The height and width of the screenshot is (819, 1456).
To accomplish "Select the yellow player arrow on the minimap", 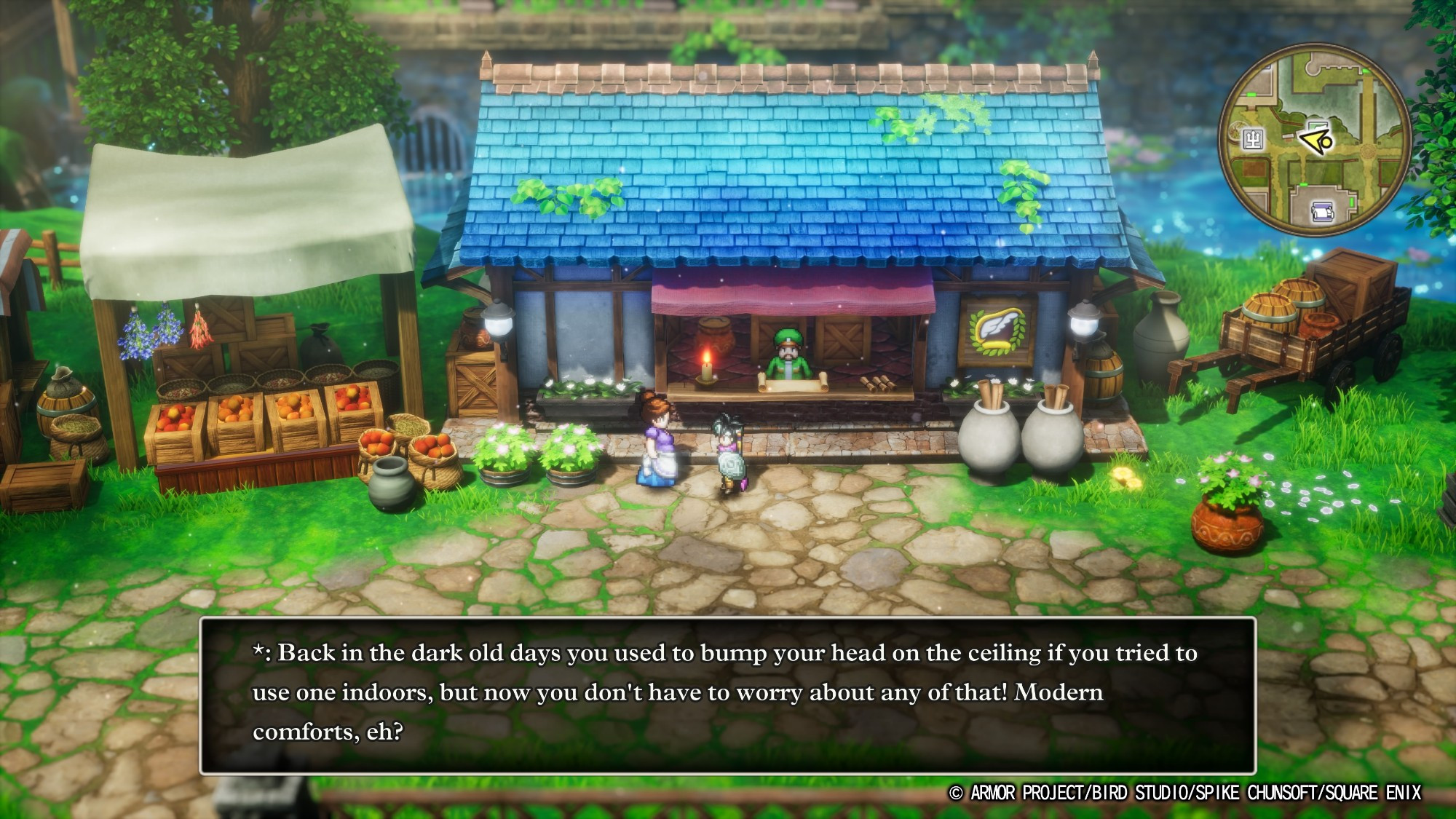I will point(1315,141).
